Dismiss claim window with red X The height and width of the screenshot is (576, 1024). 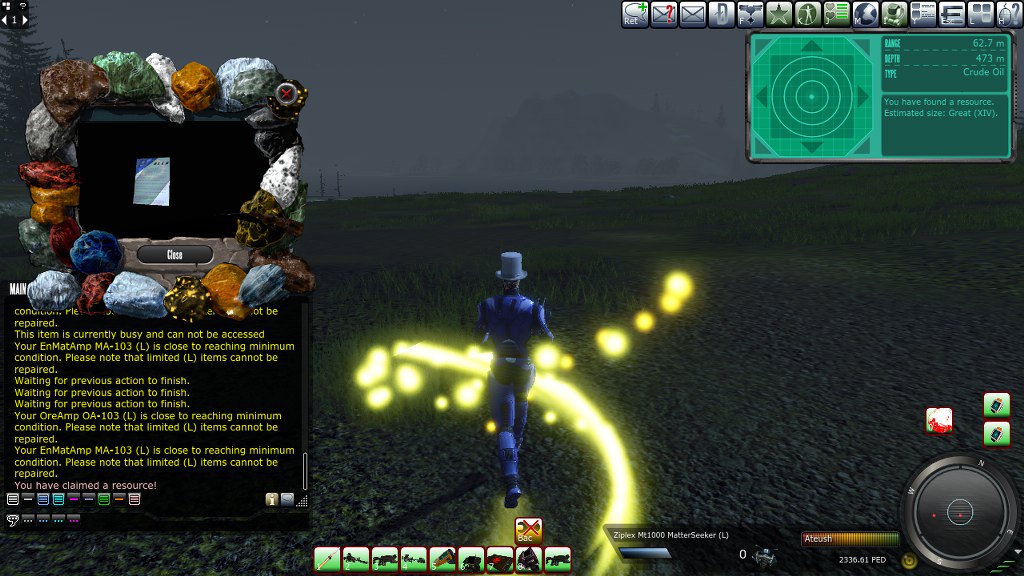coord(287,94)
